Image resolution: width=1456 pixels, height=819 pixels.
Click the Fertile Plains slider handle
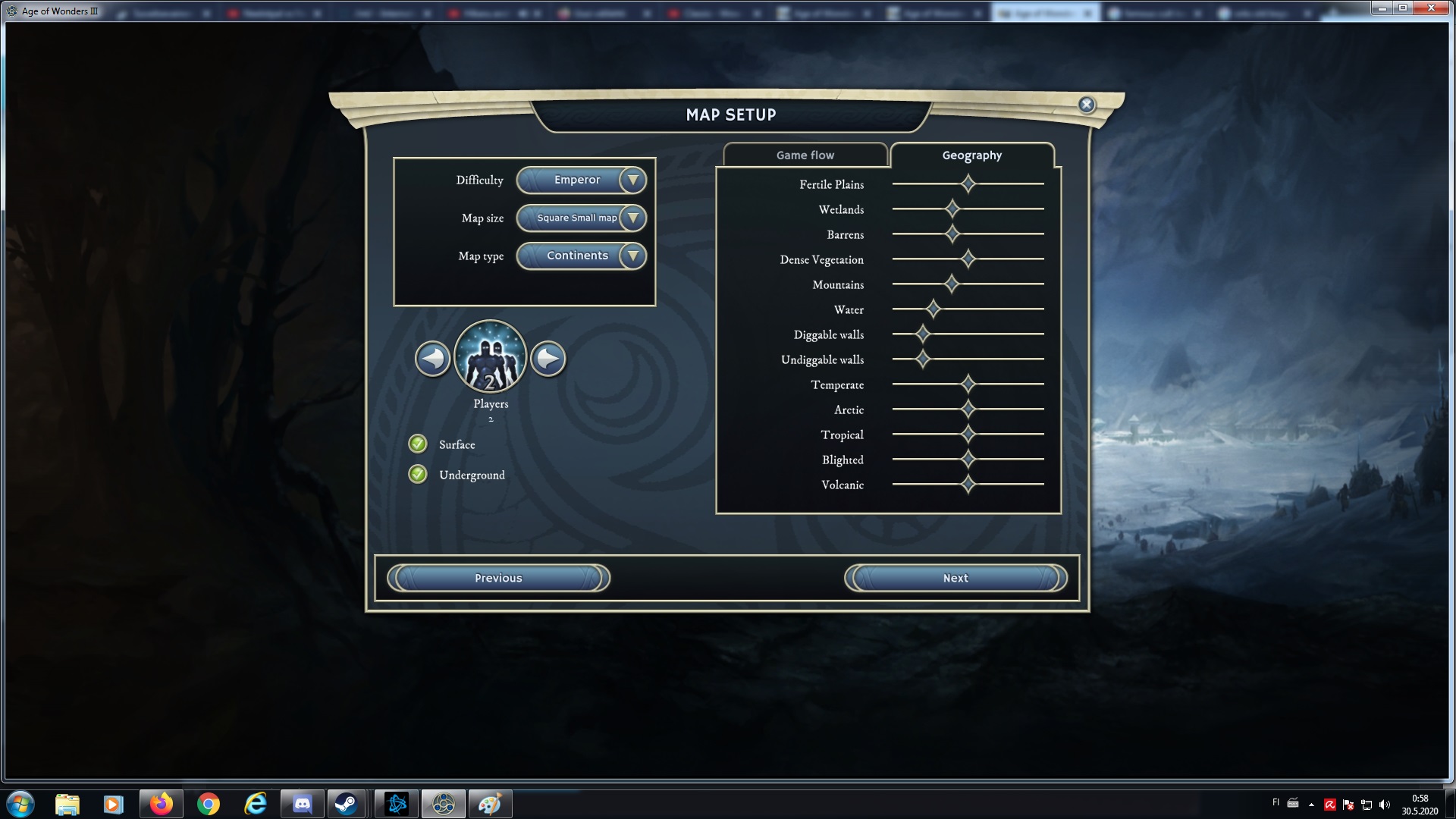click(x=968, y=184)
